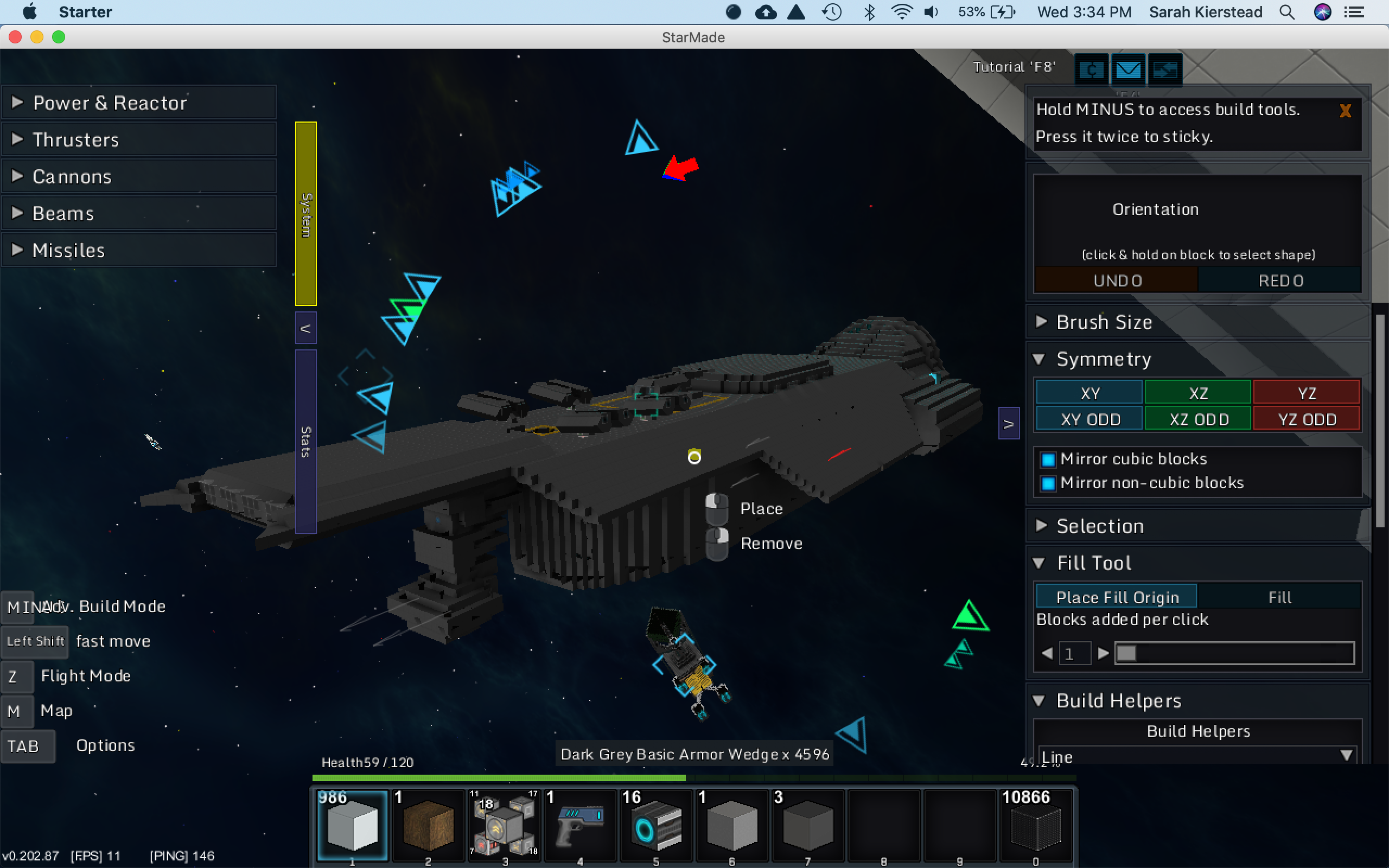Toggle Mirror cubic blocks checkbox
This screenshot has width=1389, height=868.
[1048, 459]
